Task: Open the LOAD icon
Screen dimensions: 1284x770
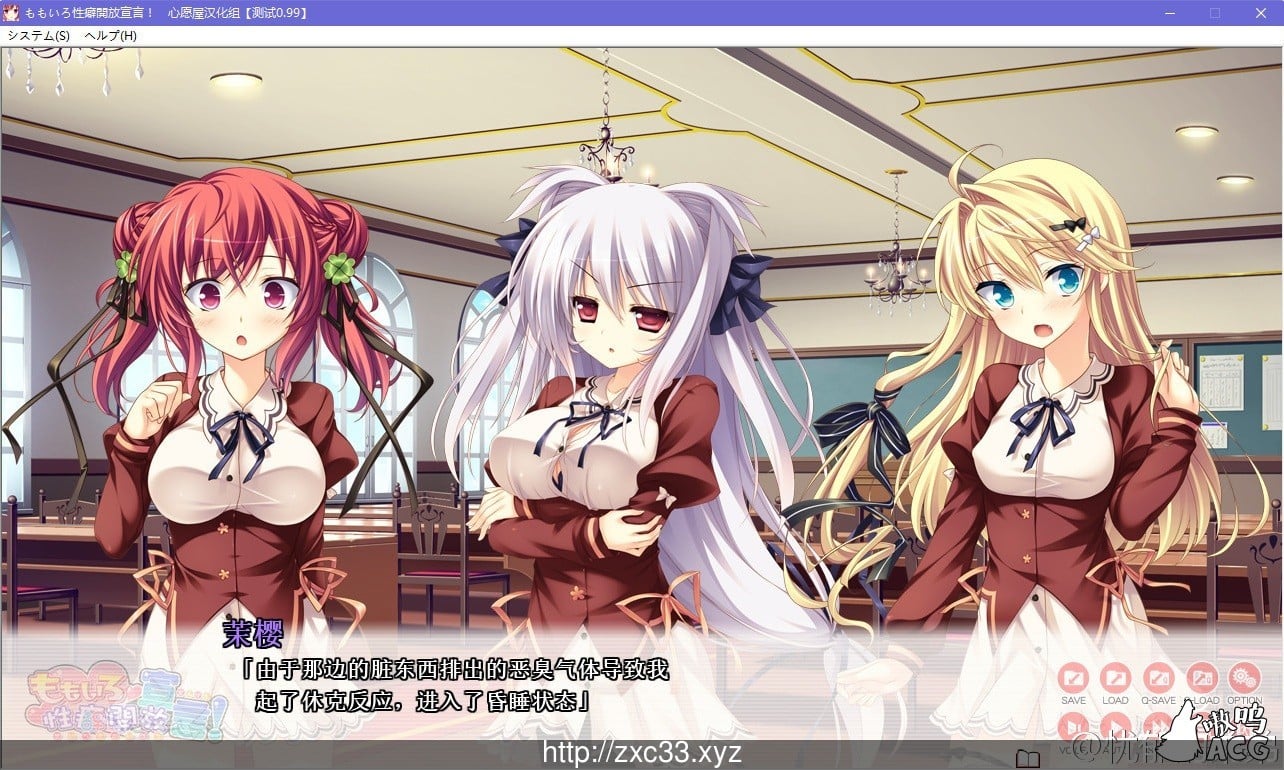Action: pos(1117,677)
